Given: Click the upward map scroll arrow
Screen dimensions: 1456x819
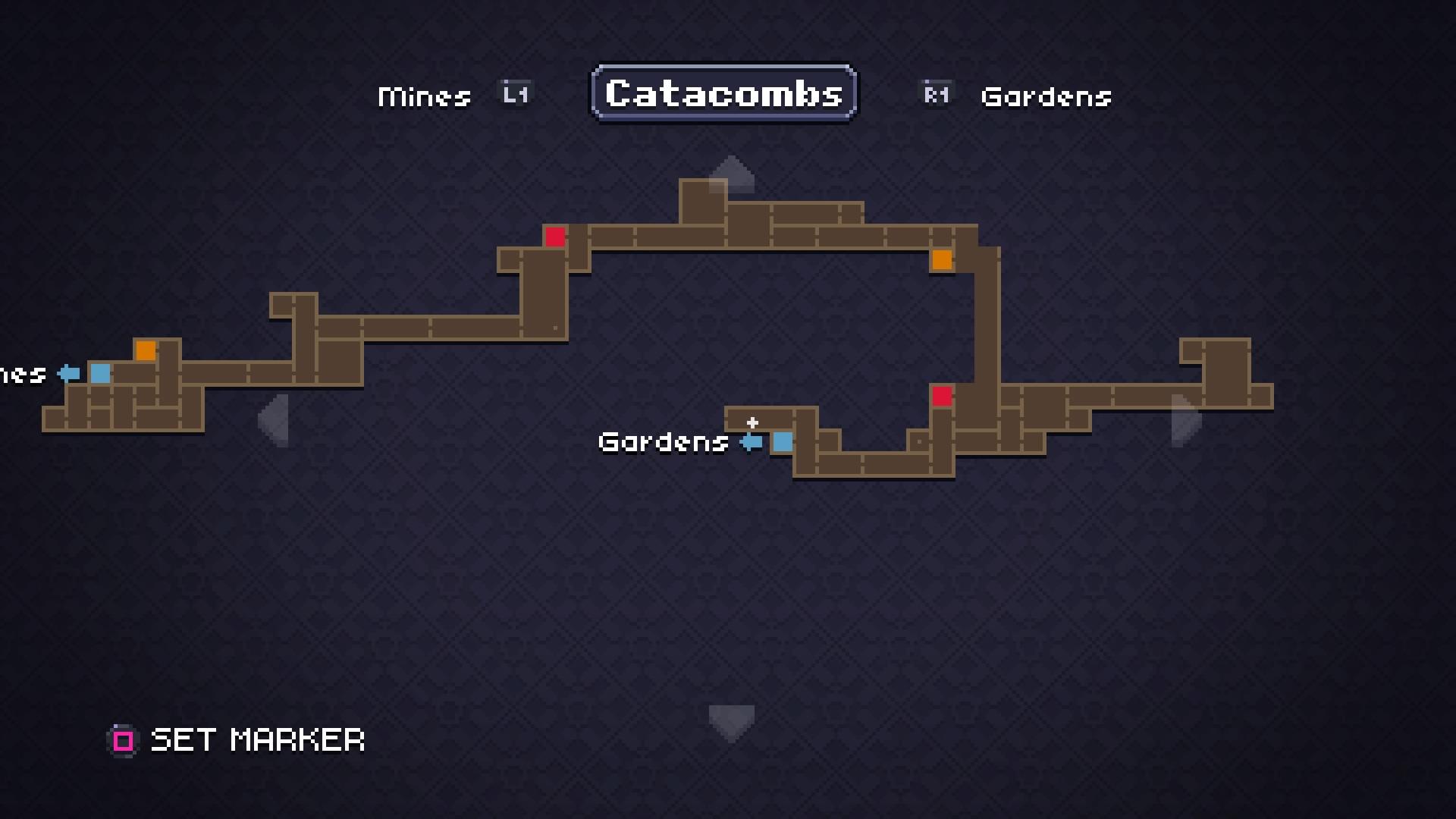Looking at the screenshot, I should (731, 174).
